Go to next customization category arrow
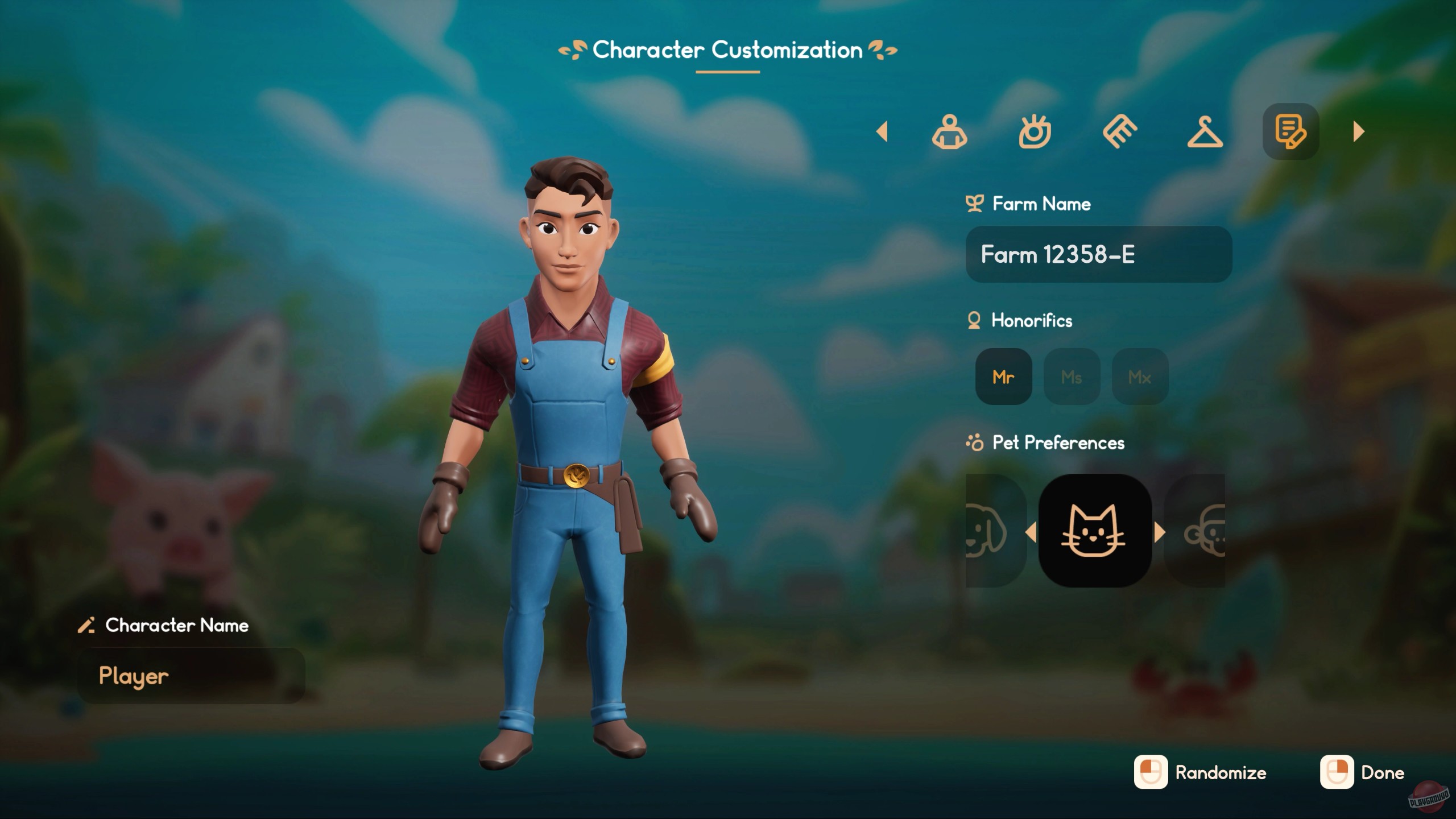Screen dimensions: 1456x819 tap(1359, 132)
